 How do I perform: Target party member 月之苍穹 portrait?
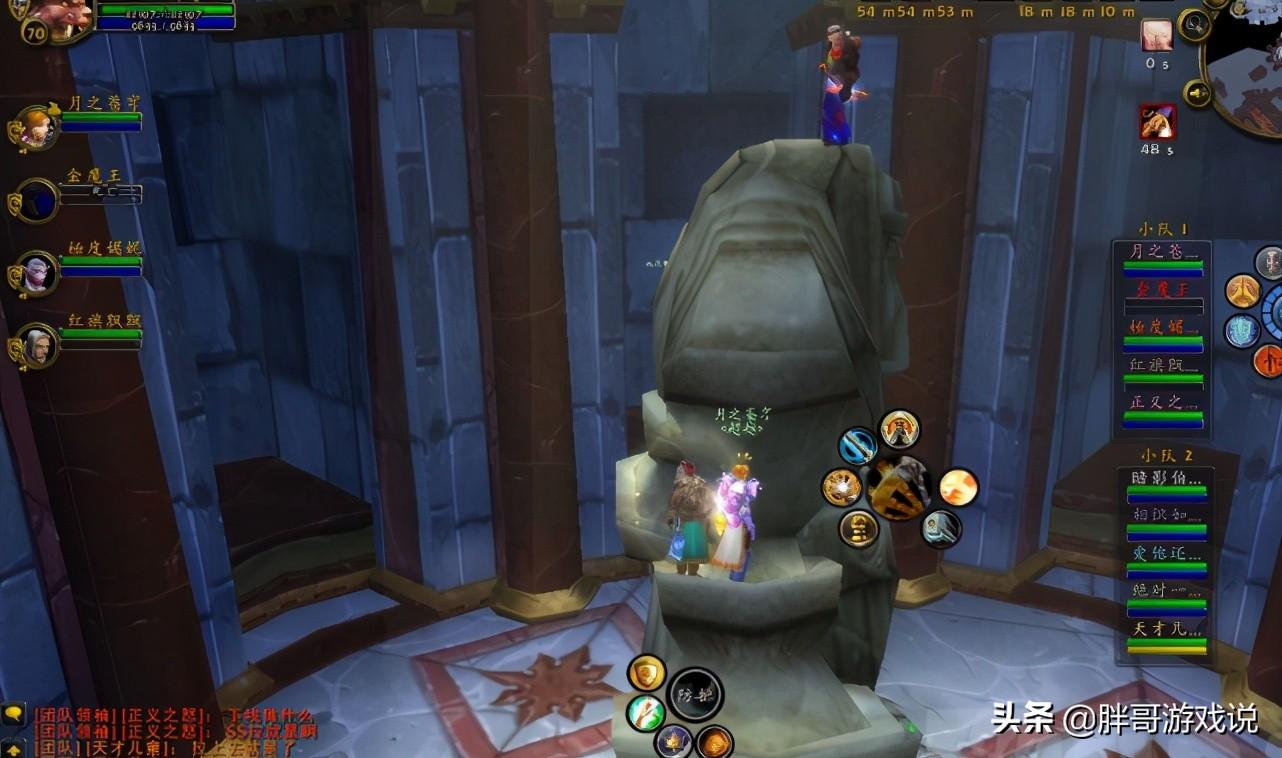click(x=36, y=128)
